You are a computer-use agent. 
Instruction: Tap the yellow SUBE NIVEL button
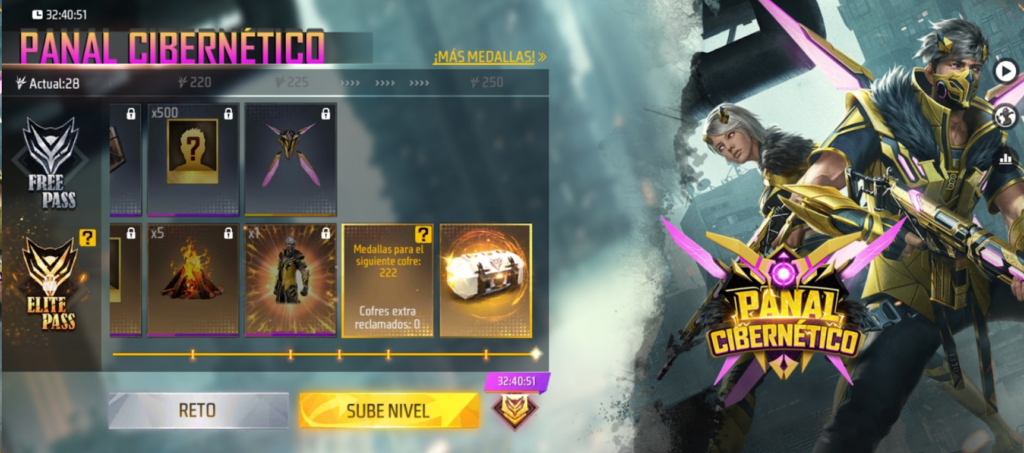coord(388,410)
